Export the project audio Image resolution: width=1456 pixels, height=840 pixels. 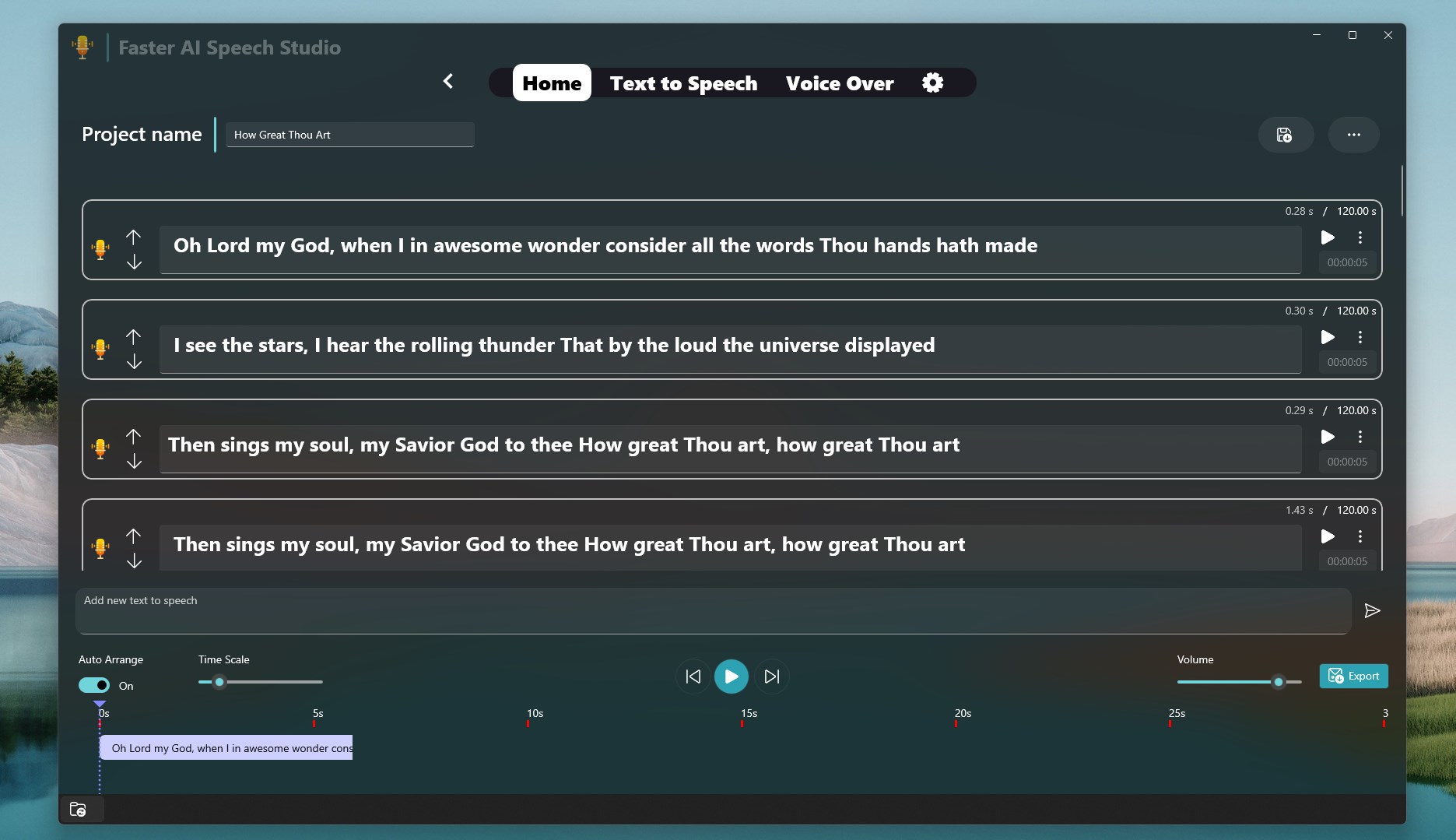tap(1353, 676)
